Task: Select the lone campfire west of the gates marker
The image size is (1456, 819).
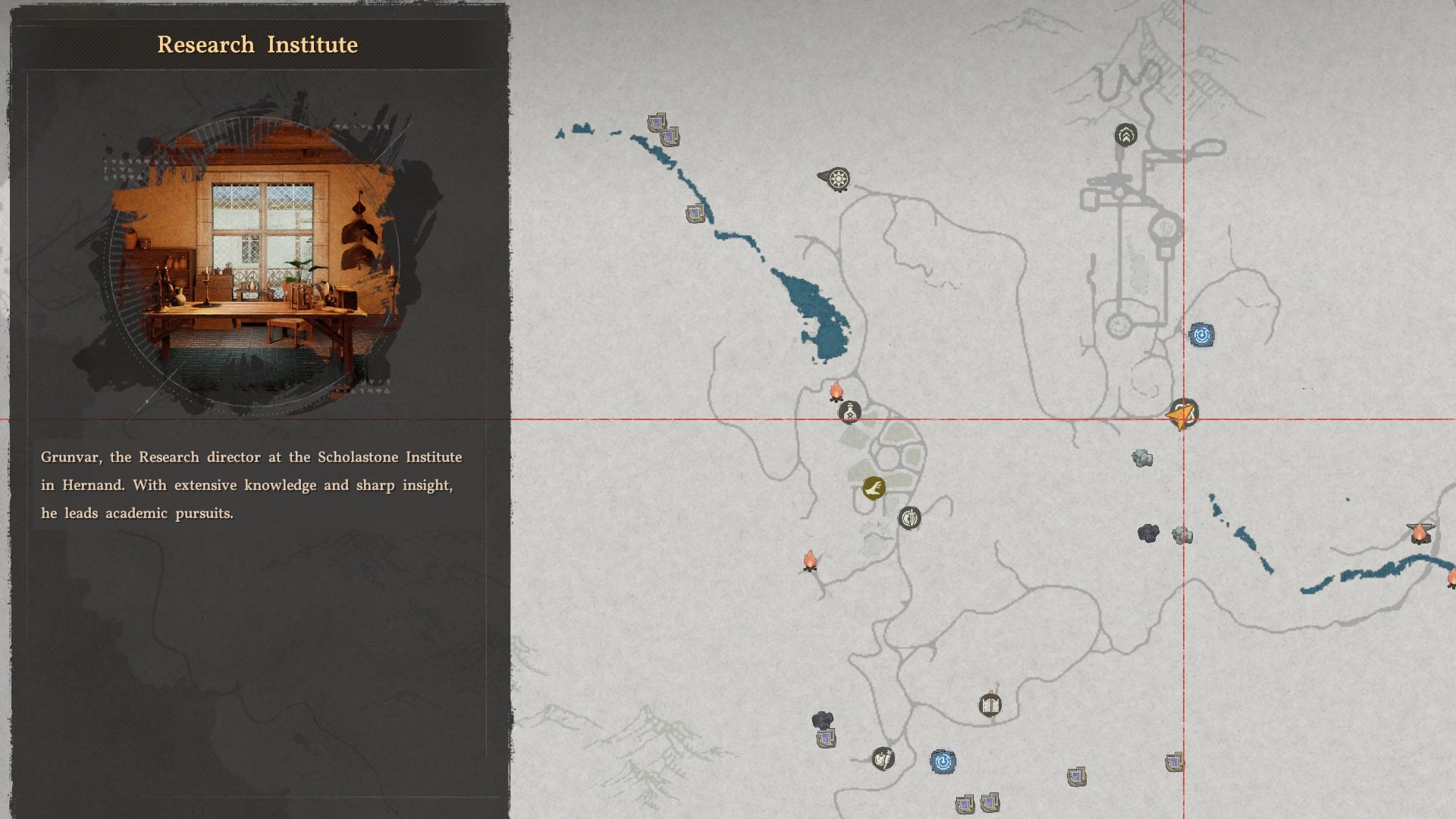Action: pos(812,560)
